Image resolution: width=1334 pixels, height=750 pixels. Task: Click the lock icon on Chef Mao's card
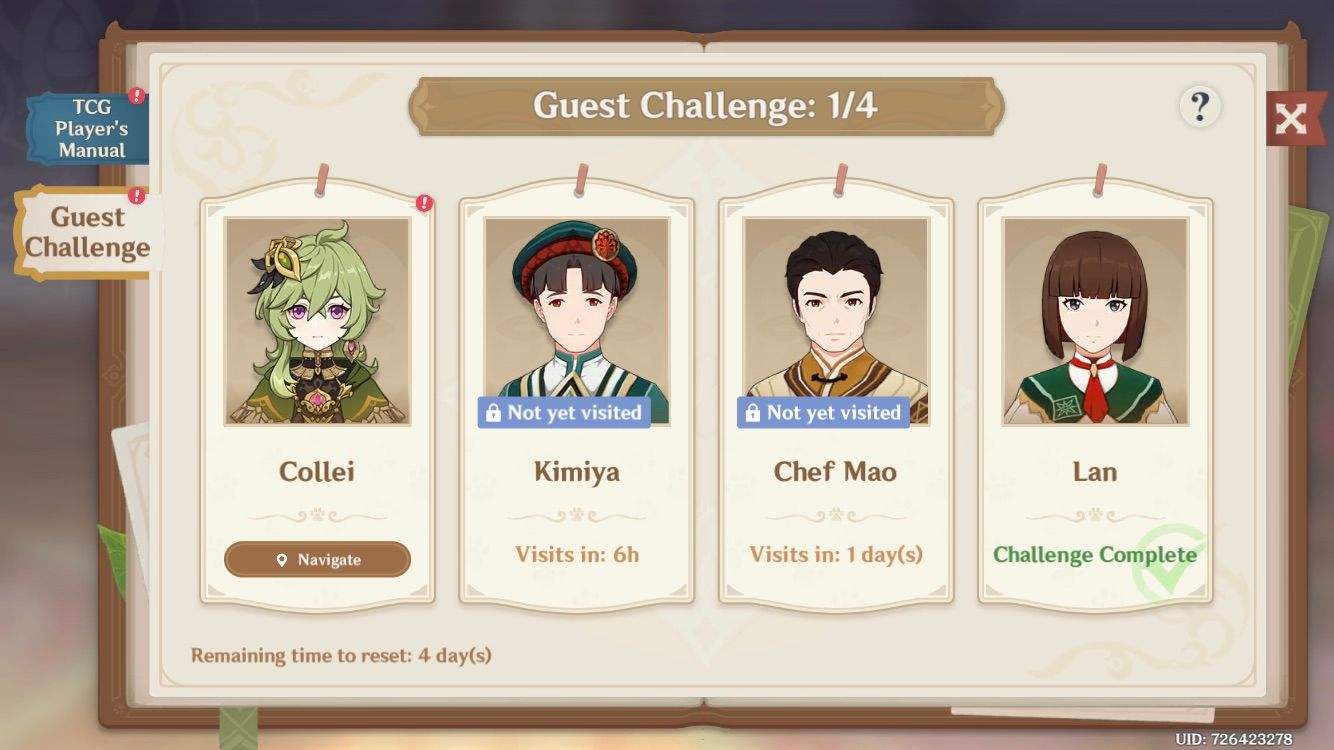tap(754, 412)
